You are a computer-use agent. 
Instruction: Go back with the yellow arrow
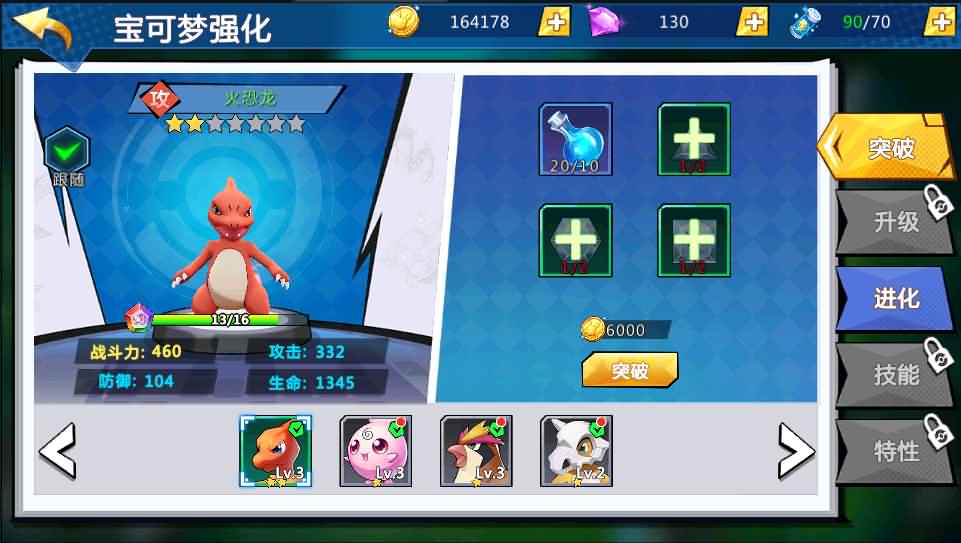coord(44,27)
